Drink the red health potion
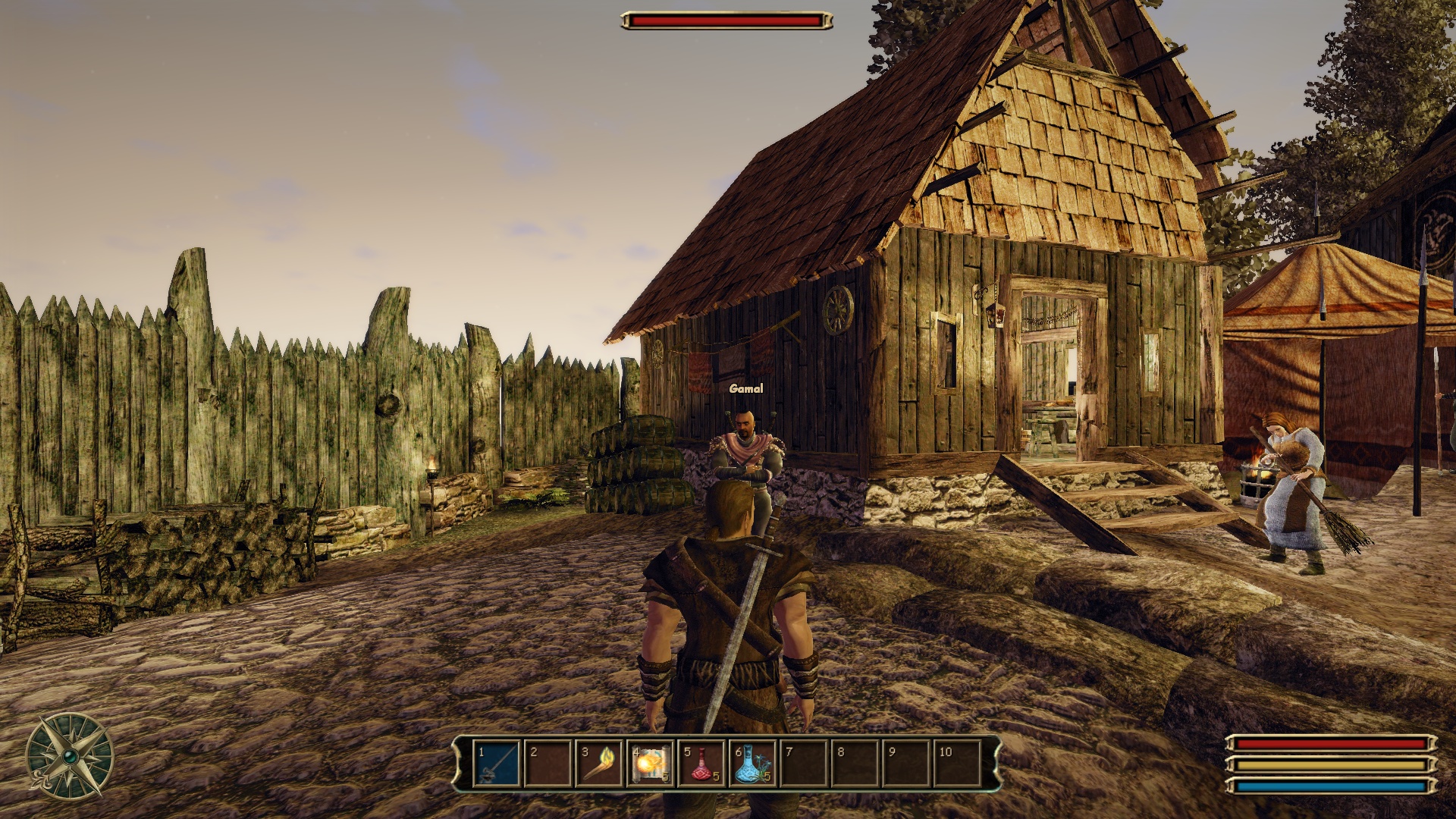This screenshot has width=1456, height=819. (x=701, y=764)
